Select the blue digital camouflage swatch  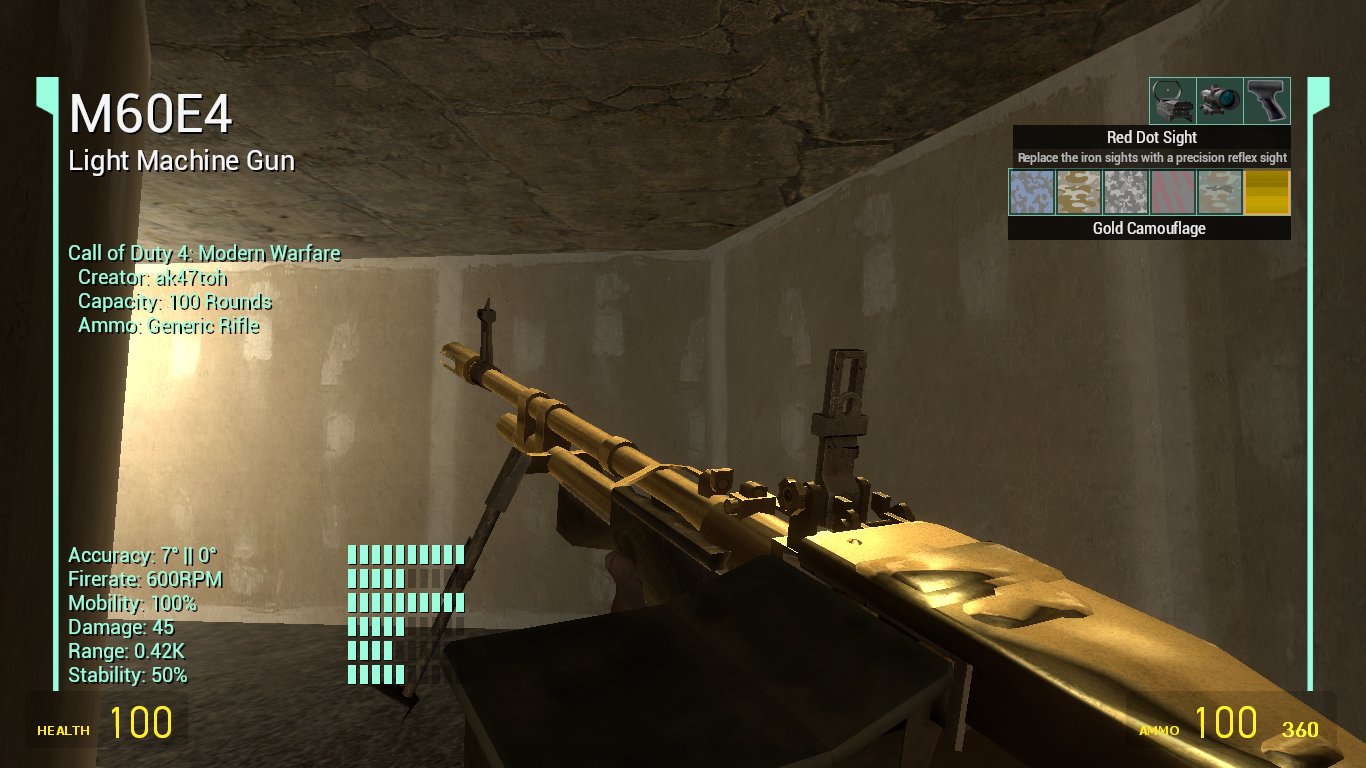[x=1030, y=192]
